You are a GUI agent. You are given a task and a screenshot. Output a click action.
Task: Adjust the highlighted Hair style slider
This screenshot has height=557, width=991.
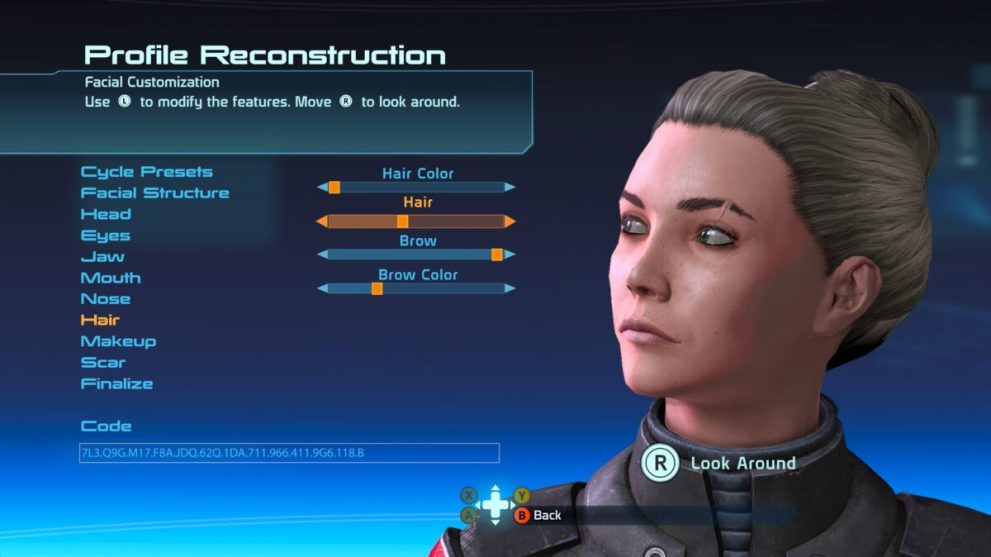click(416, 221)
